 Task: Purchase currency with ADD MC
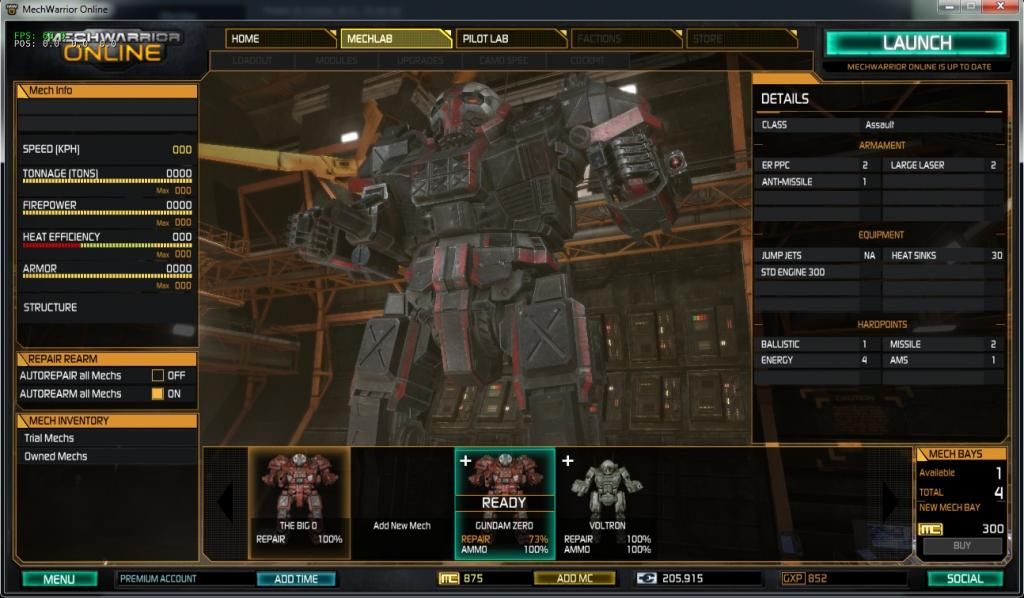[574, 579]
